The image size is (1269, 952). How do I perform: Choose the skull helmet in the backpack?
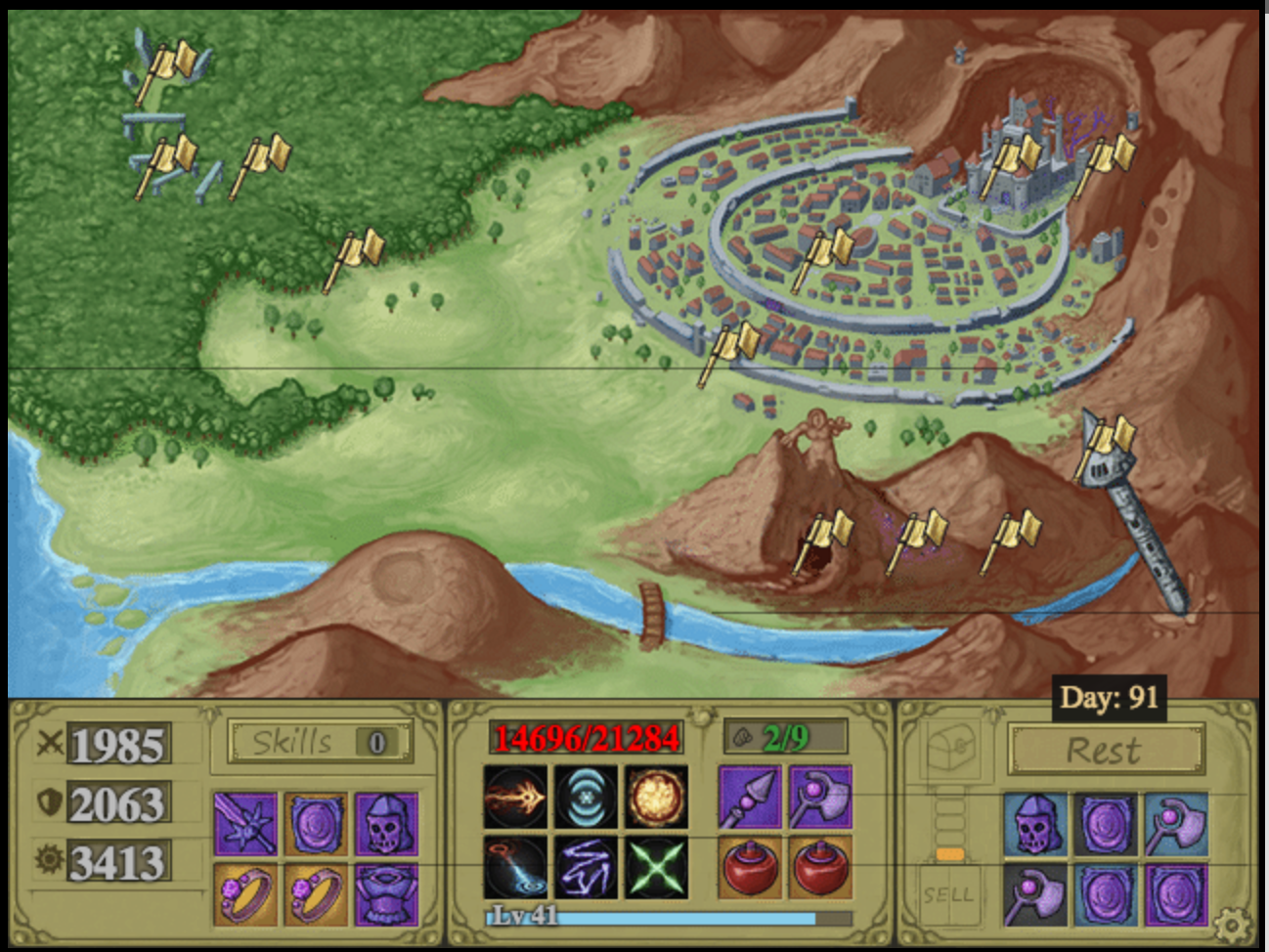click(1035, 823)
